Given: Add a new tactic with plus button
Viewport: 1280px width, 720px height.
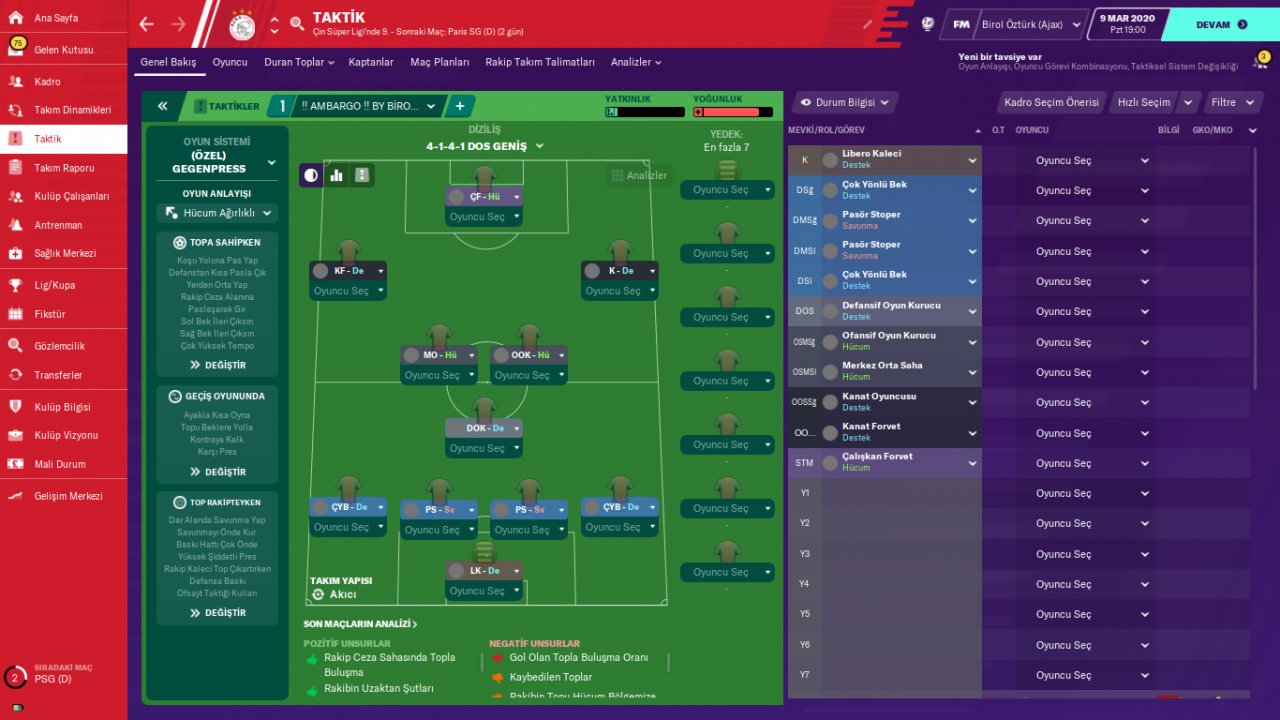Looking at the screenshot, I should click(x=460, y=106).
